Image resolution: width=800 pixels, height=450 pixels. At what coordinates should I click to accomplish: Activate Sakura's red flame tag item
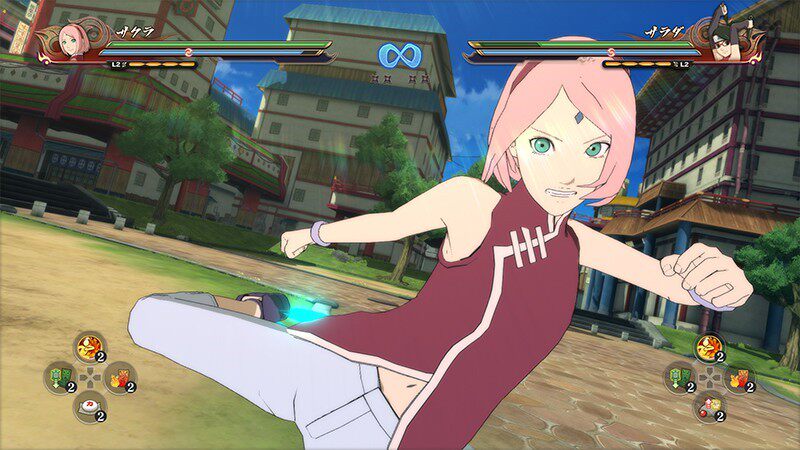coord(119,377)
